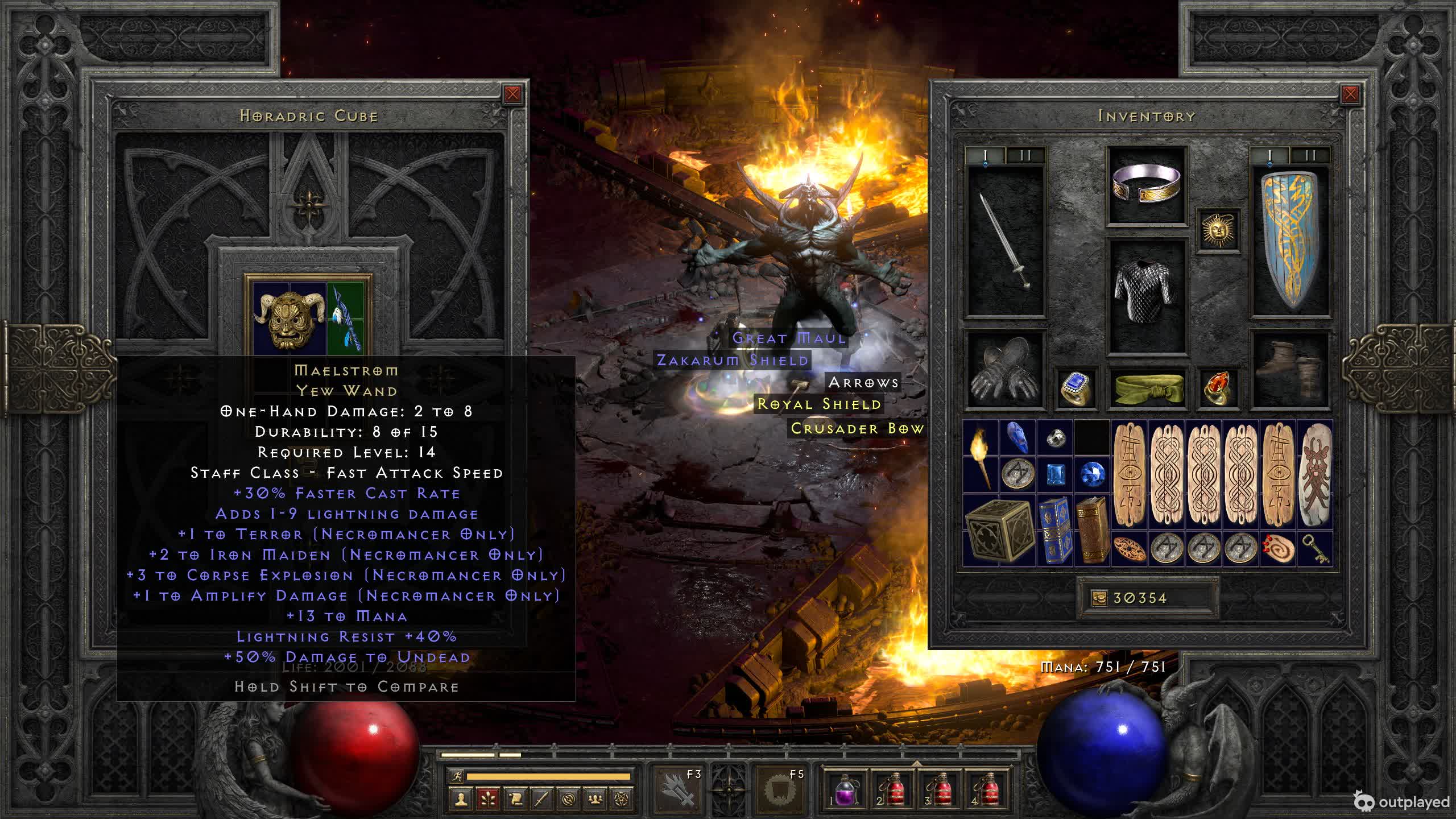Toggle the run/walk button by the stamina bar
Image resolution: width=1456 pixels, height=819 pixels.
pyautogui.click(x=456, y=776)
